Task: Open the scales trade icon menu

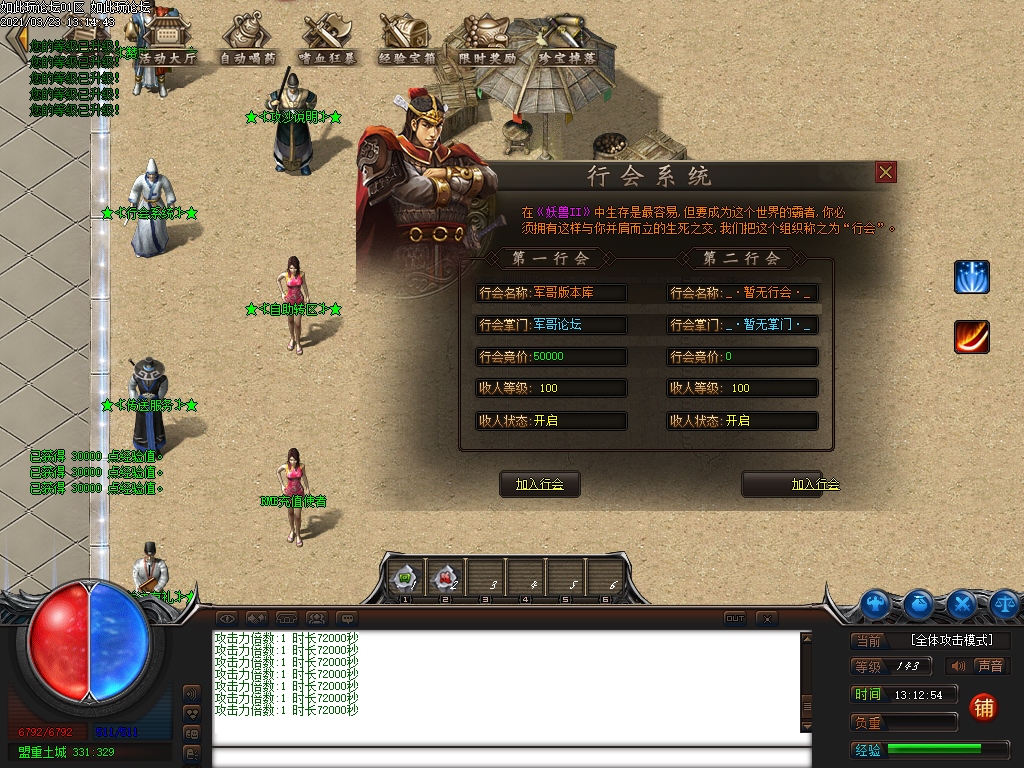Action: [x=1004, y=603]
